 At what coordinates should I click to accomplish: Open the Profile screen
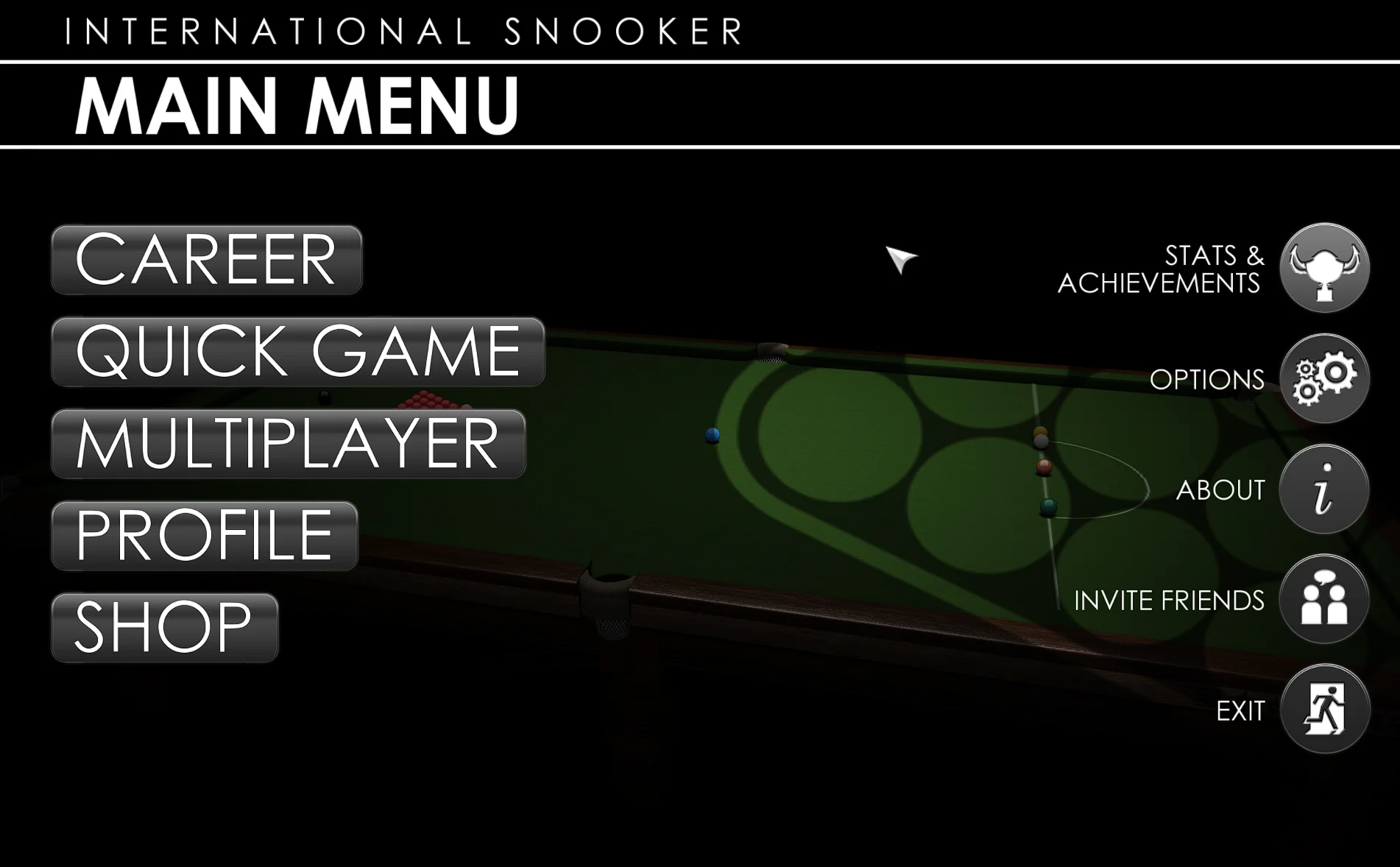205,536
